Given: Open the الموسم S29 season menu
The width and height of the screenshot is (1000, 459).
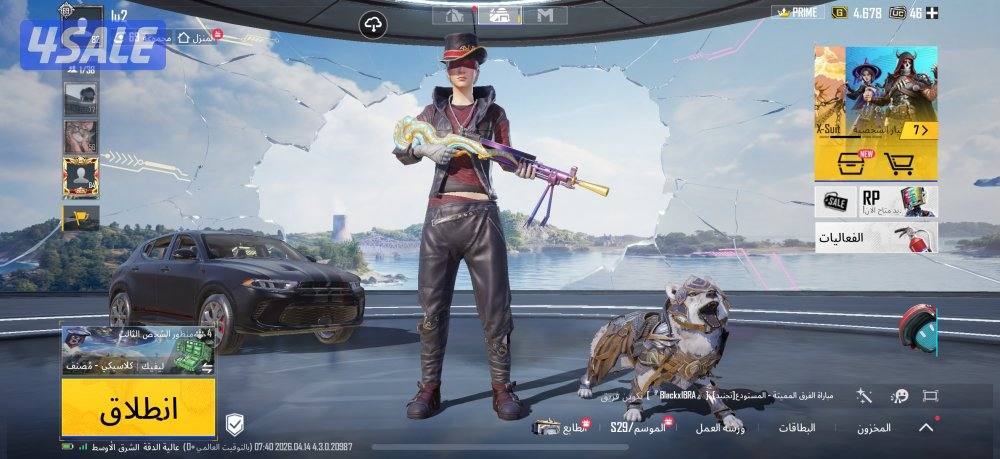Looking at the screenshot, I should point(637,427).
